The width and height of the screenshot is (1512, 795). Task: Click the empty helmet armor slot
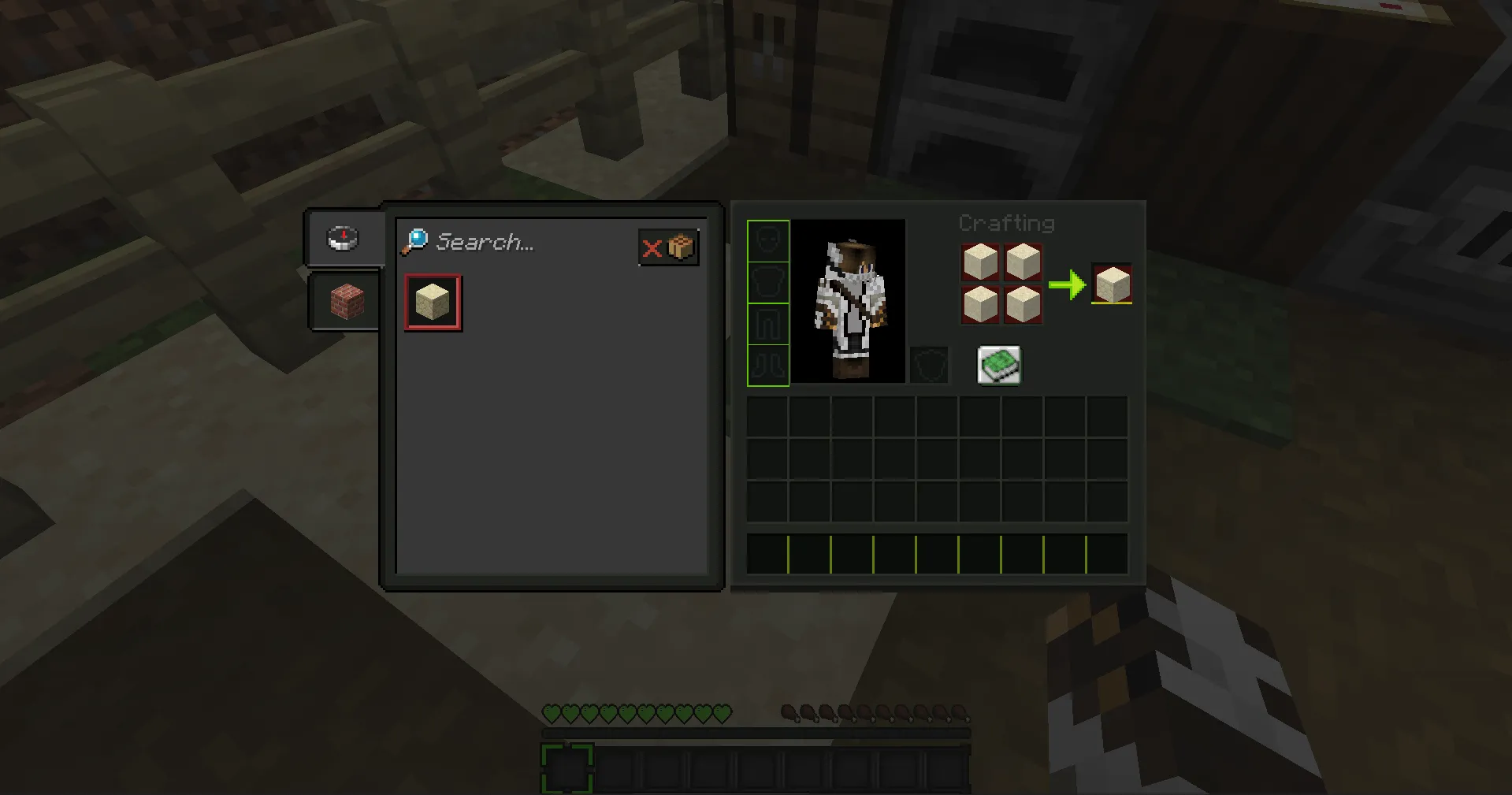pyautogui.click(x=767, y=240)
